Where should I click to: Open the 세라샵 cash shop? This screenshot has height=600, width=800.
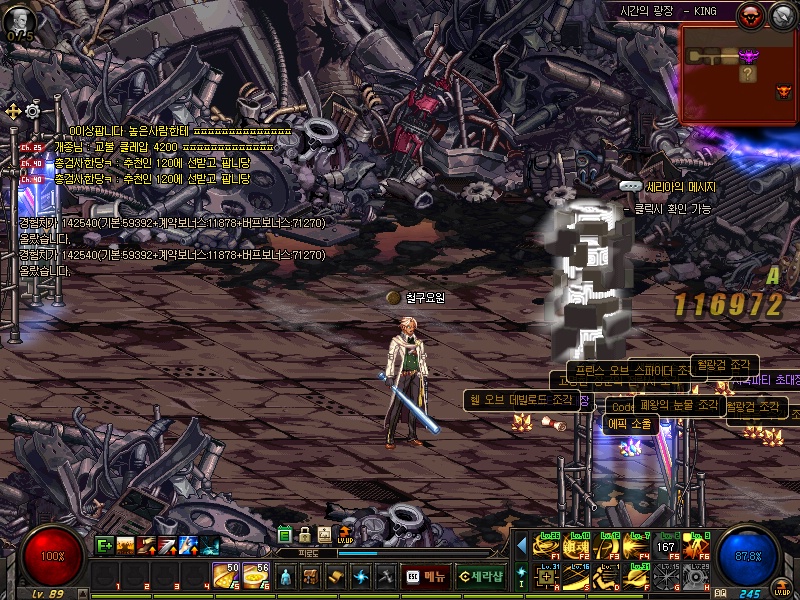pyautogui.click(x=480, y=576)
